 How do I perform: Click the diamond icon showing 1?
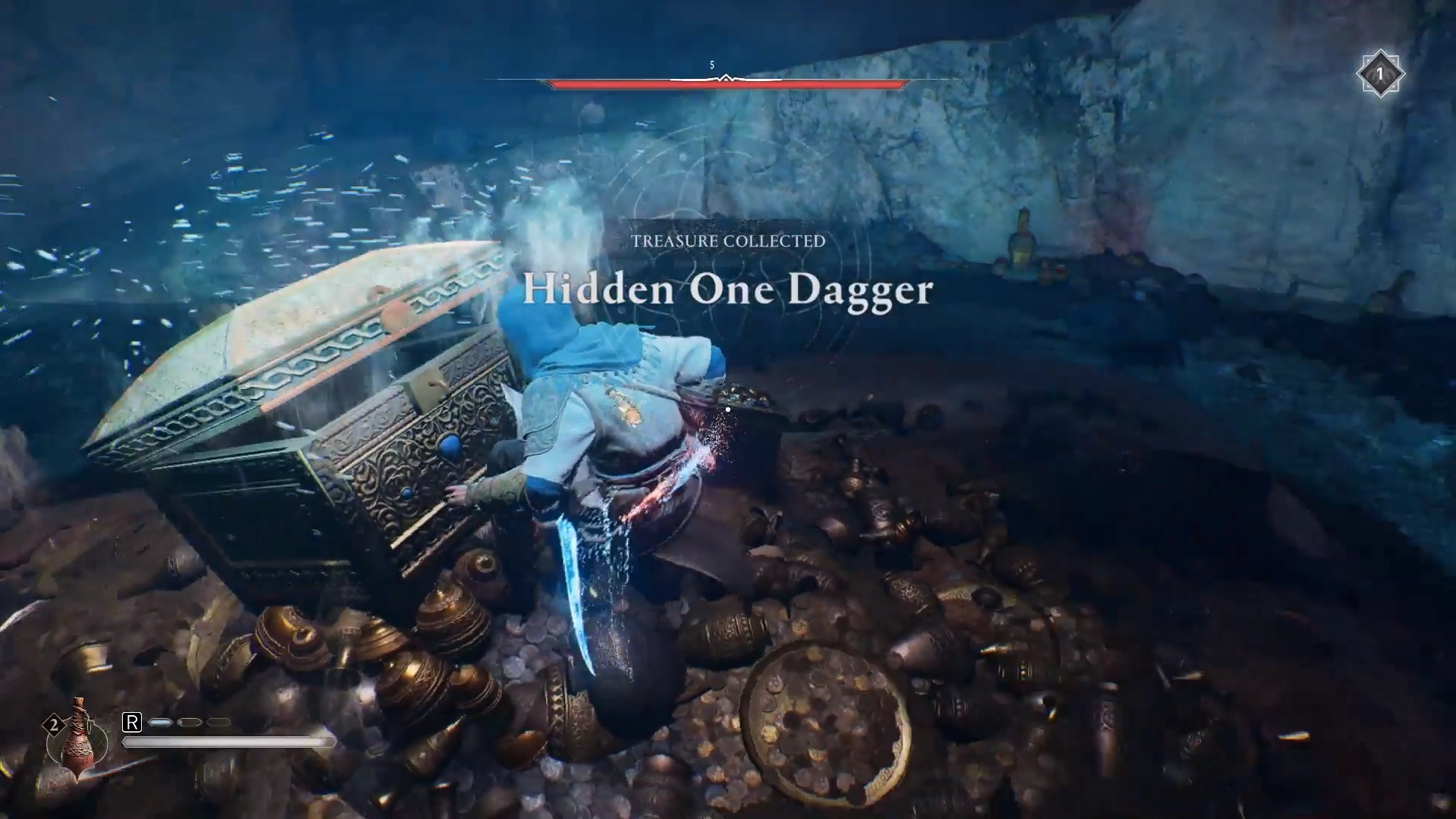point(1379,74)
